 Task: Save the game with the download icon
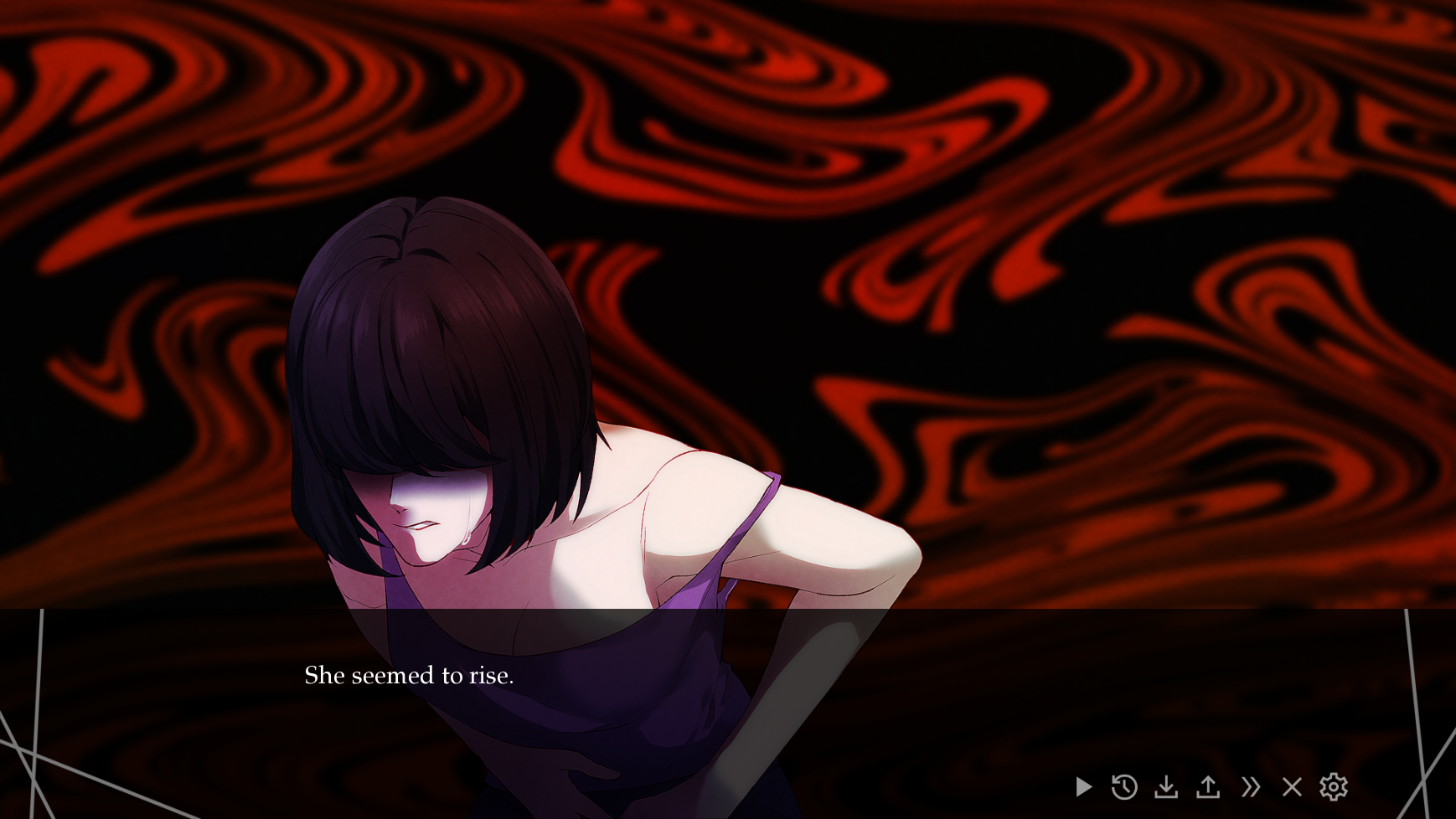1167,786
